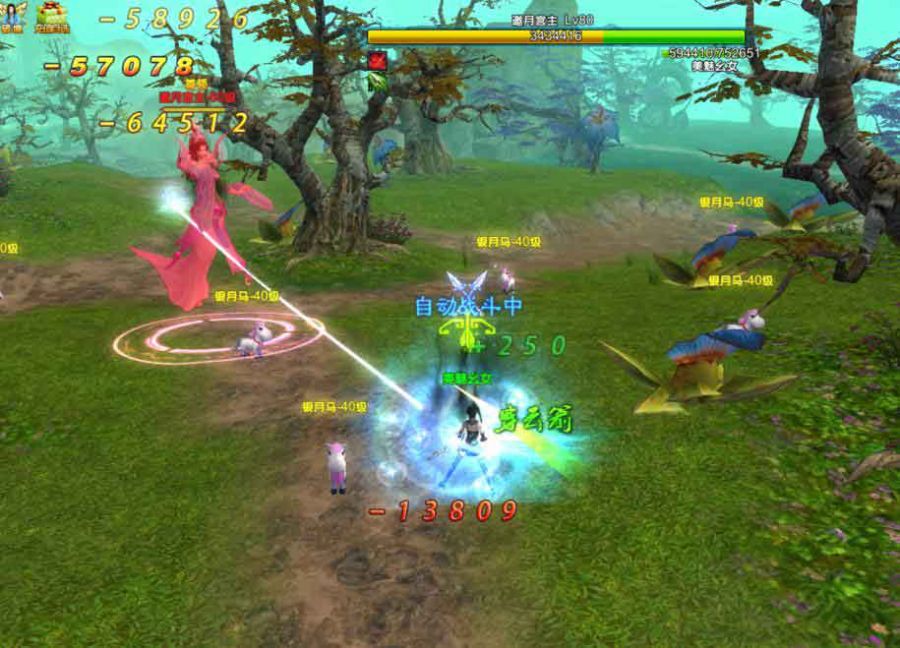Select the red status icon under boss bar
900x648 pixels.
click(x=378, y=60)
